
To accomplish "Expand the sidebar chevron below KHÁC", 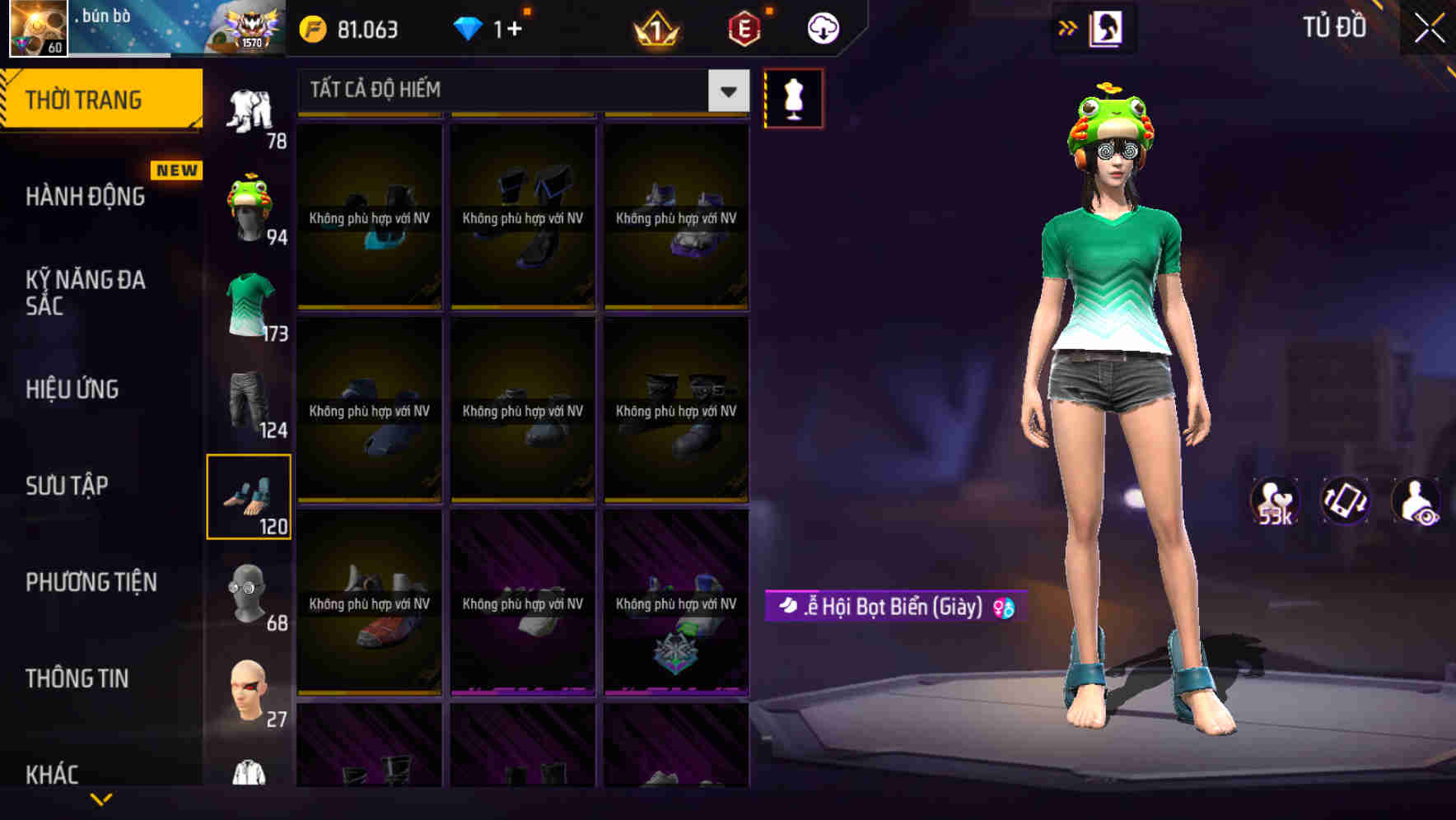I will [103, 799].
